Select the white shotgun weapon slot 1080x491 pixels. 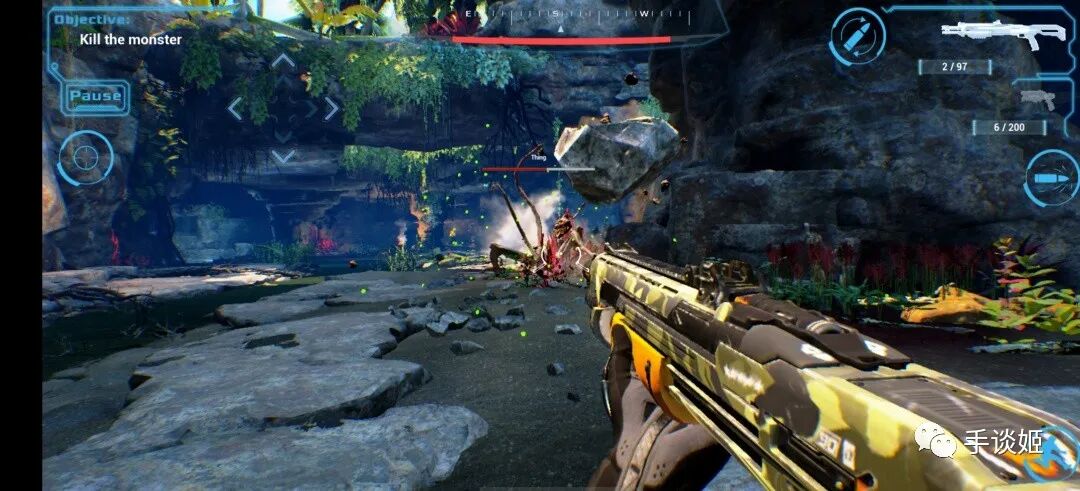pos(988,34)
